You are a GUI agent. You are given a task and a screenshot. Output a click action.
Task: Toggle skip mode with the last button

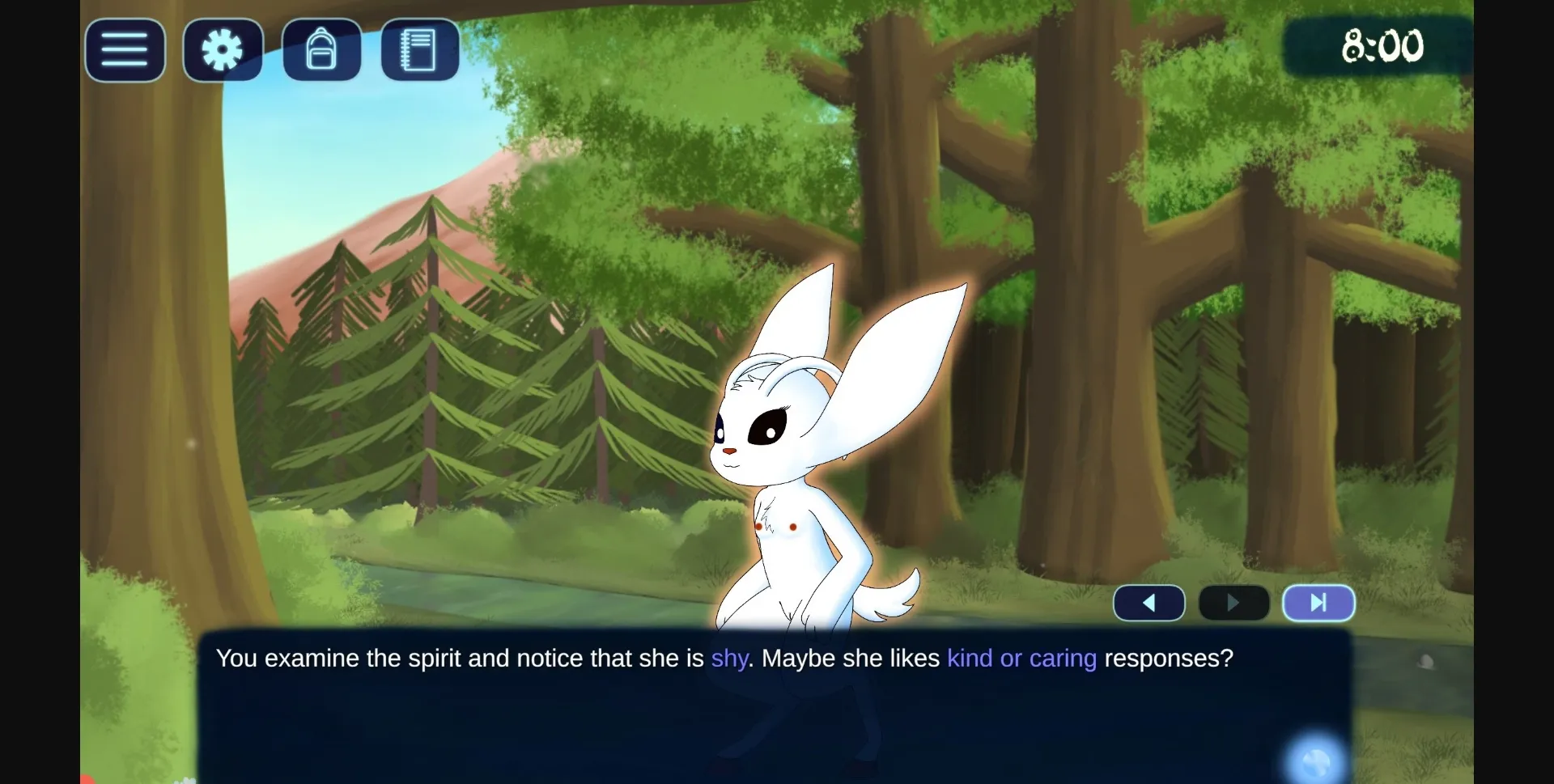pyautogui.click(x=1317, y=603)
